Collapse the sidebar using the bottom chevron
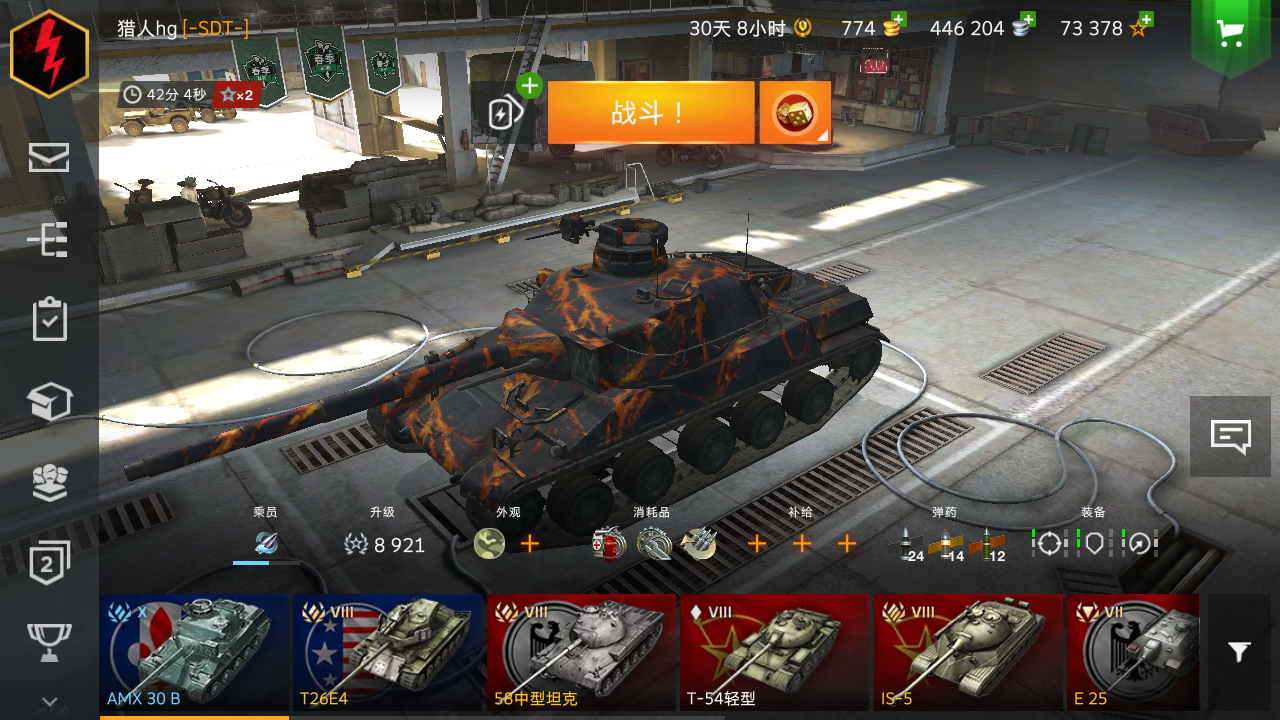 49,700
